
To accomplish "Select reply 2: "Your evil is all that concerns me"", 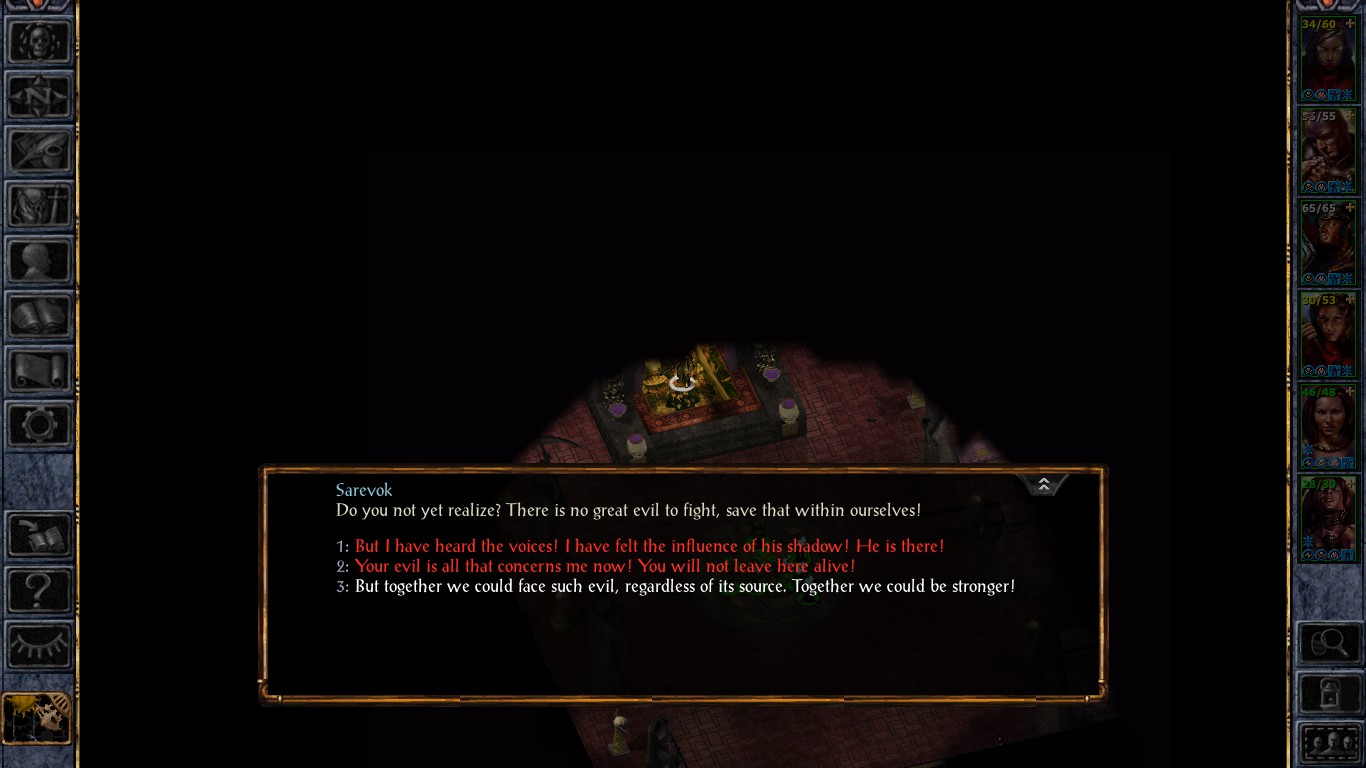I will pyautogui.click(x=605, y=566).
